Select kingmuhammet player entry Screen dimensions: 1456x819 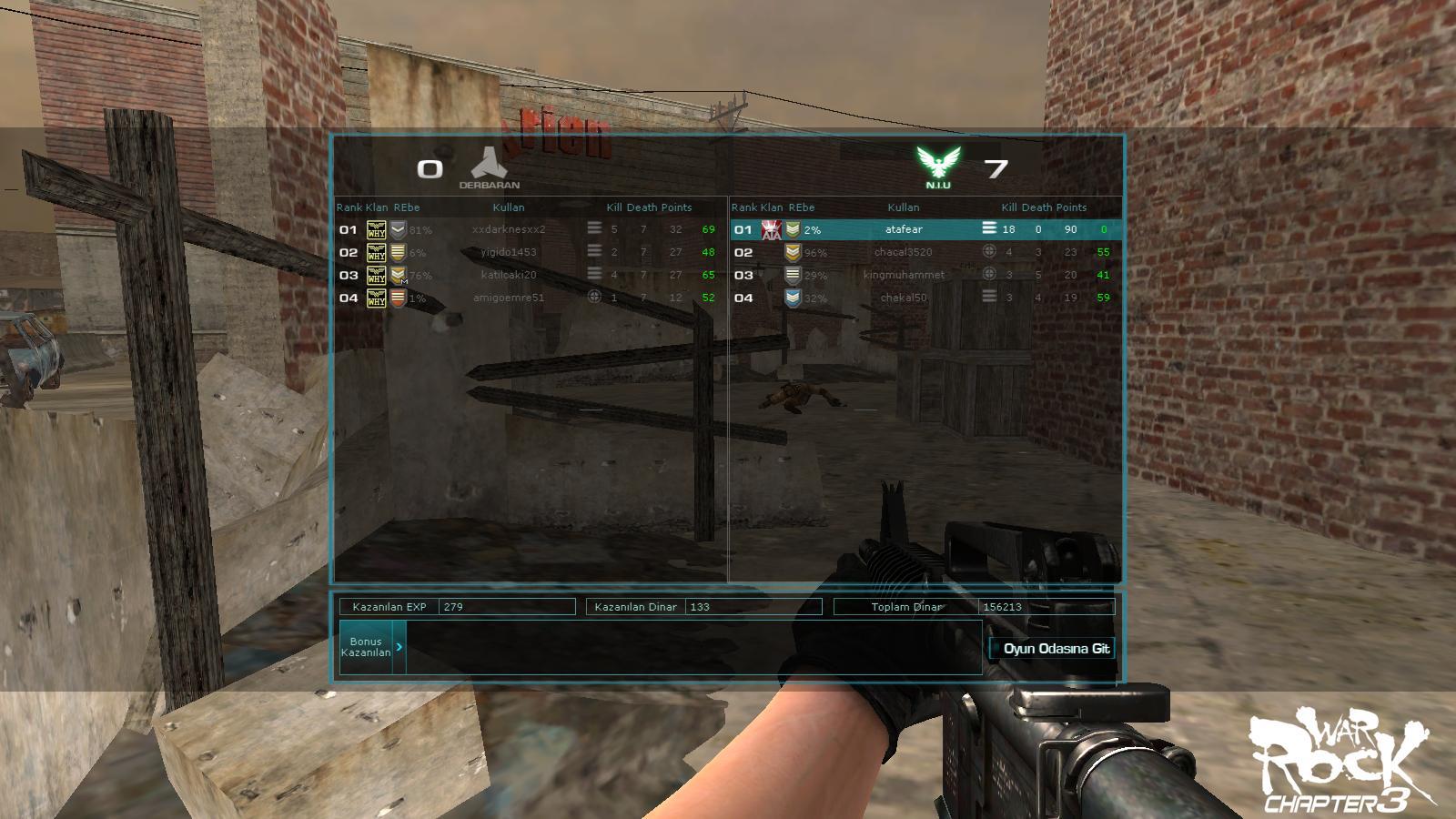(x=904, y=275)
